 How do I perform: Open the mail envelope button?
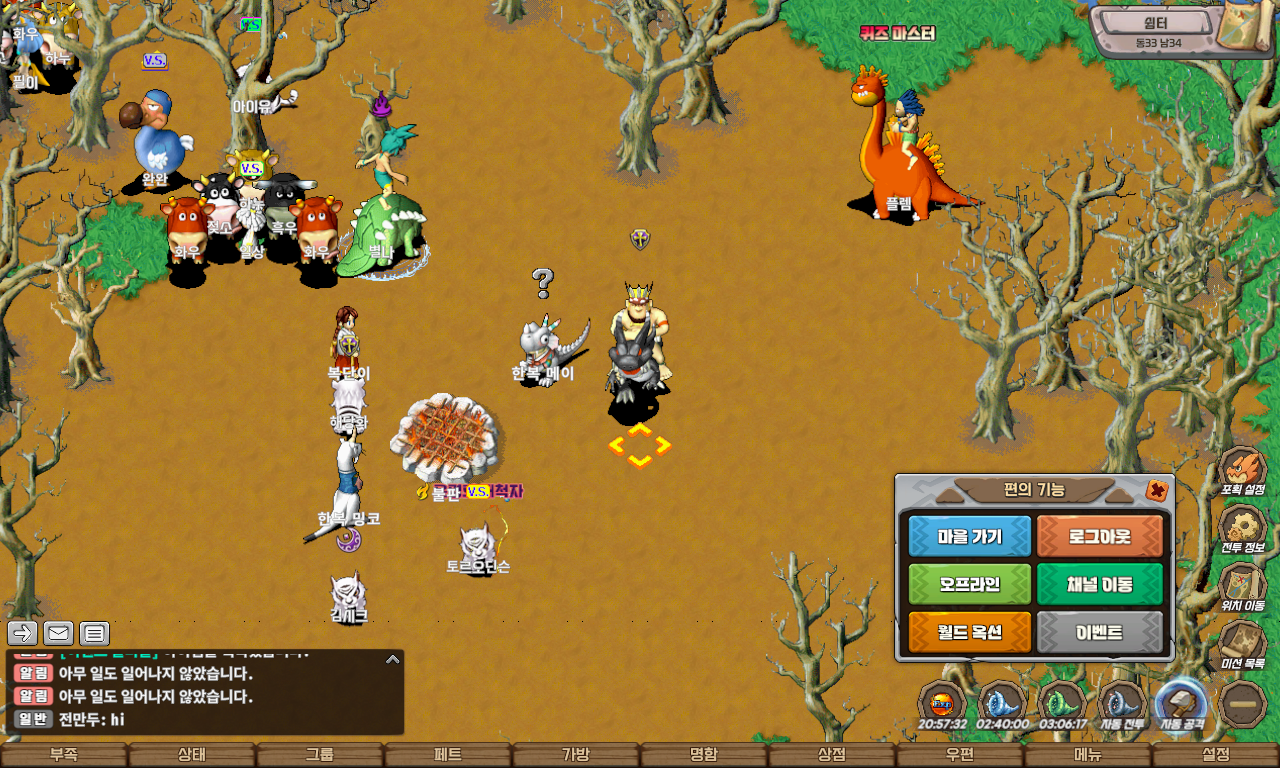58,633
